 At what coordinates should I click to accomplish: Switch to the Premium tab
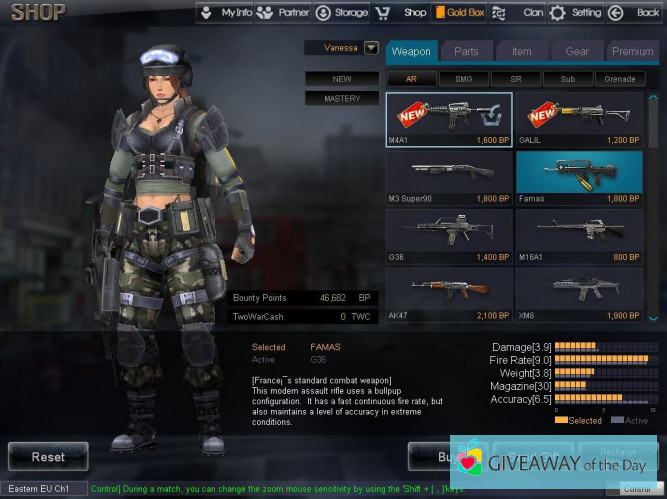click(632, 51)
